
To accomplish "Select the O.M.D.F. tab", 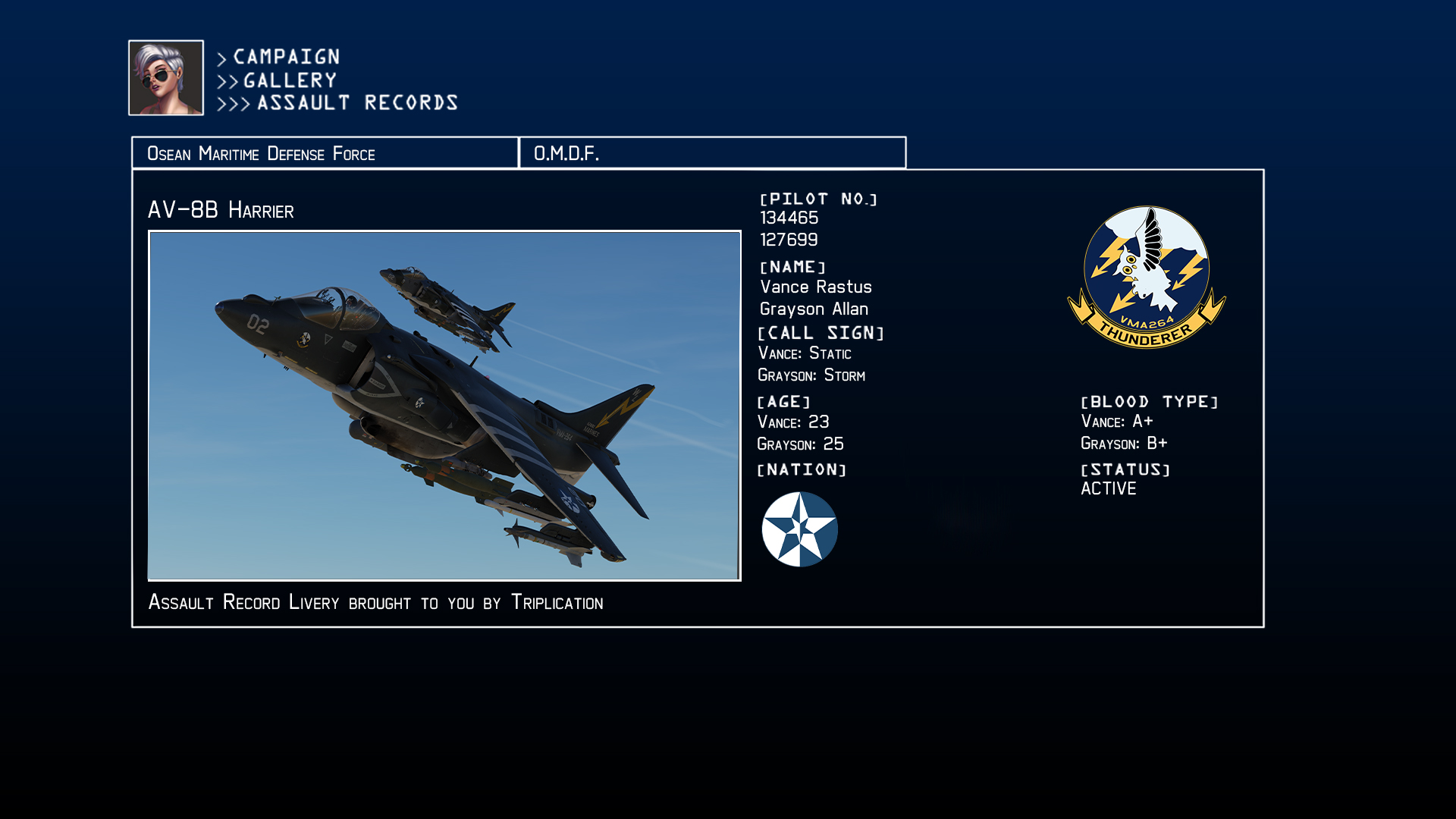I will tap(712, 153).
